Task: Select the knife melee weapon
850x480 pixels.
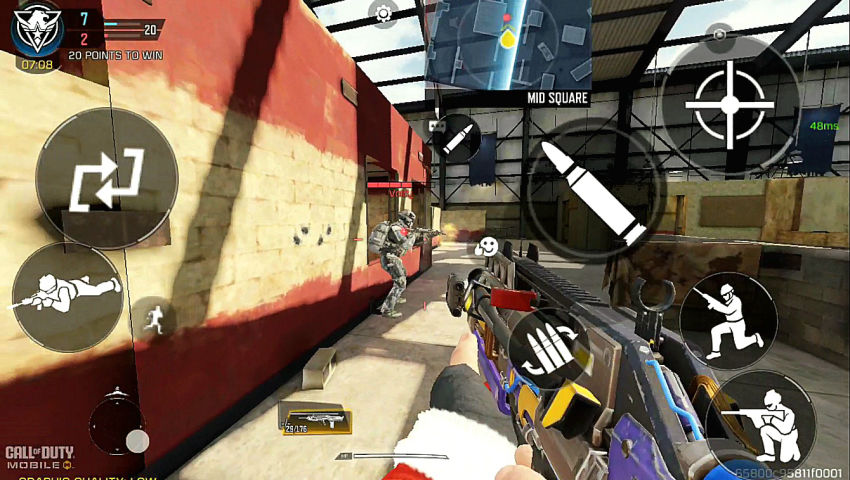Action: point(390,456)
